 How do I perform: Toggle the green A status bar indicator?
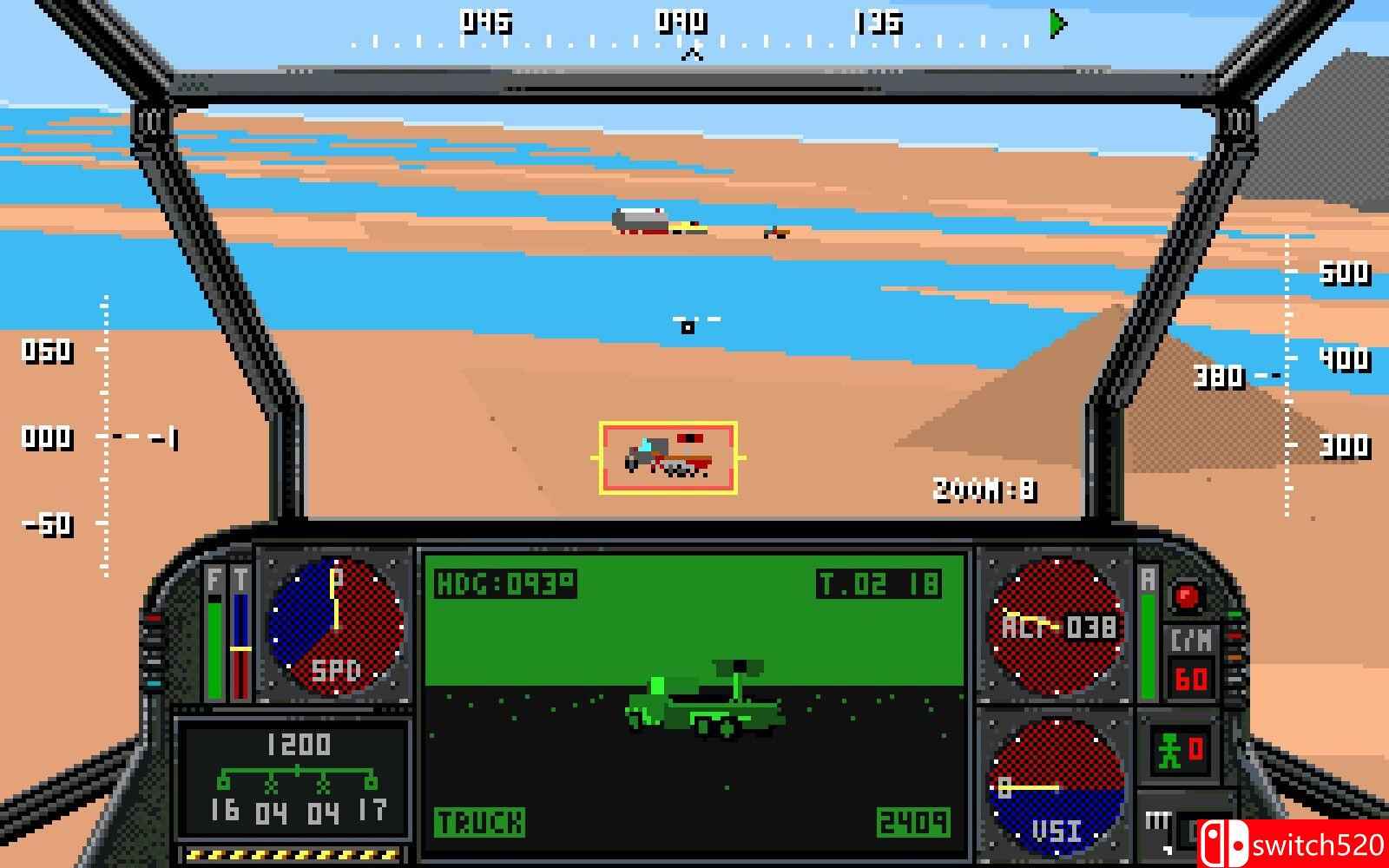point(1149,647)
